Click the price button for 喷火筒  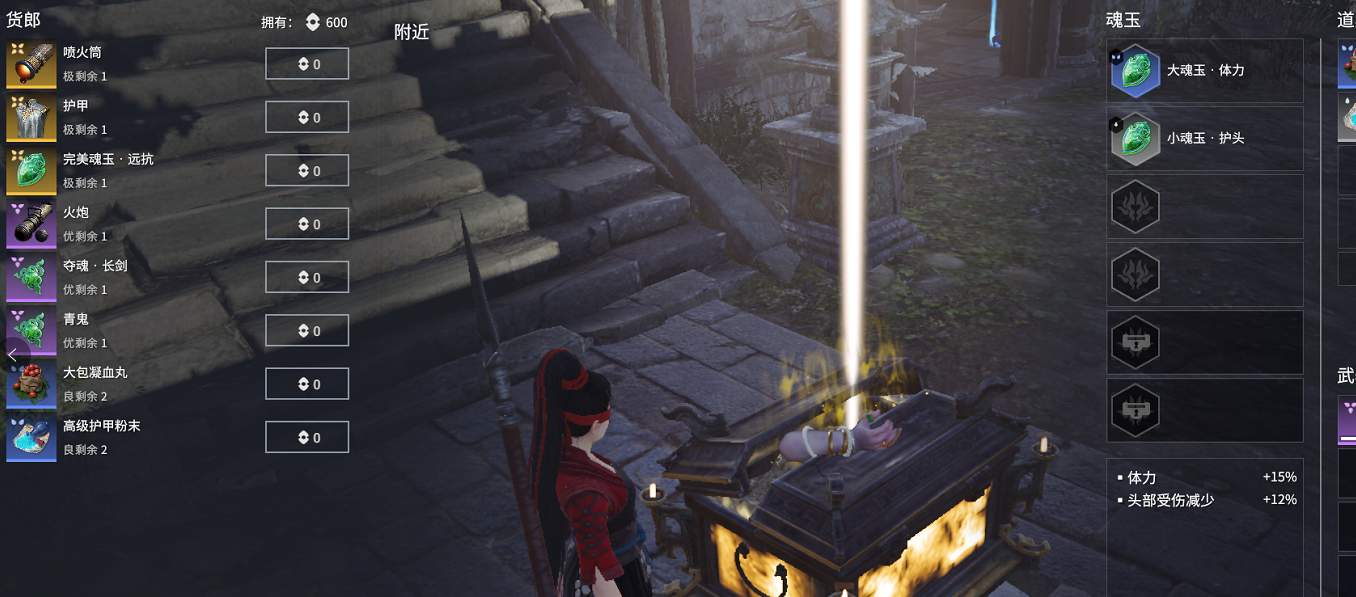(x=307, y=64)
